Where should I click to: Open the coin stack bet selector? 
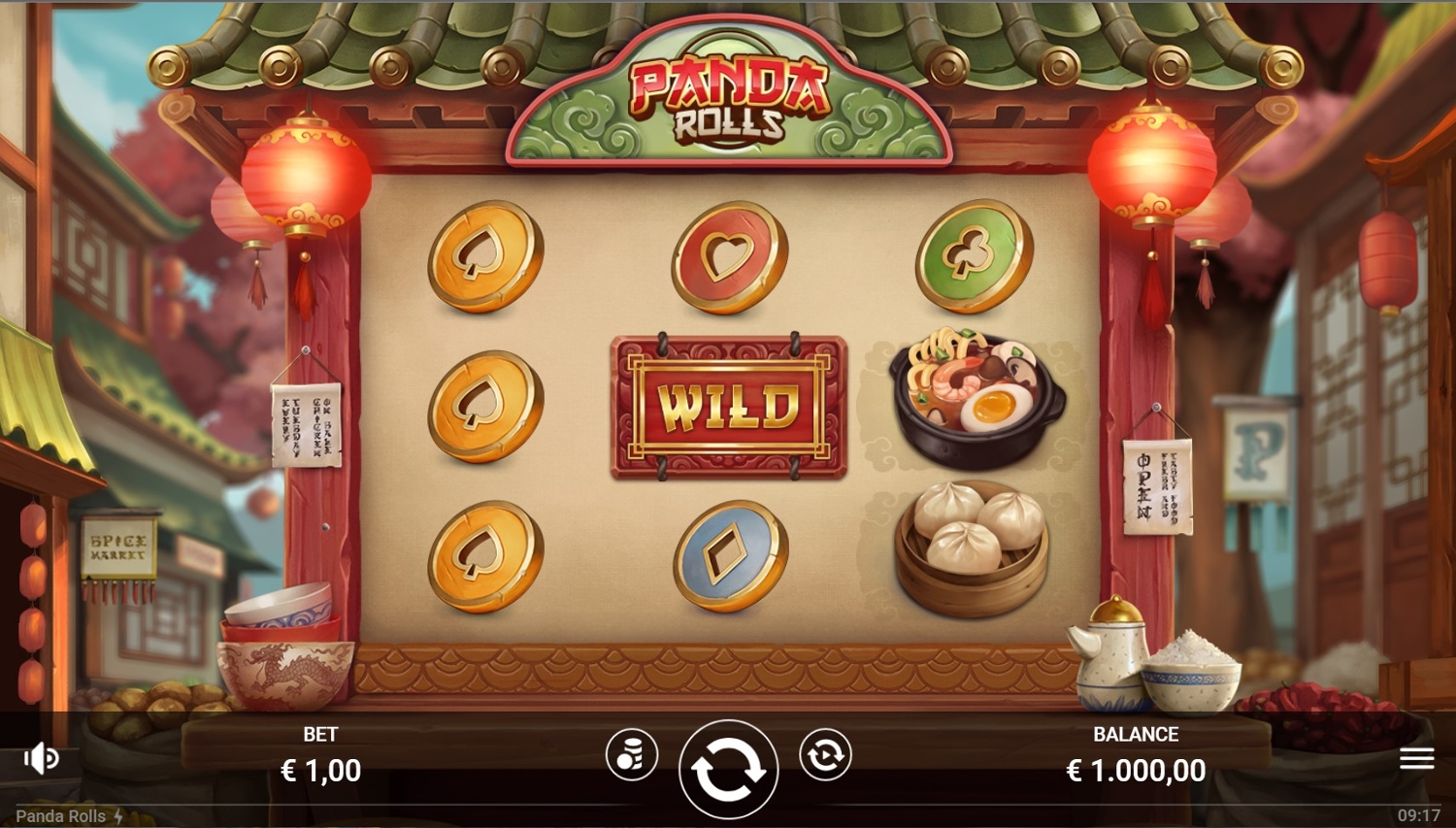(632, 755)
